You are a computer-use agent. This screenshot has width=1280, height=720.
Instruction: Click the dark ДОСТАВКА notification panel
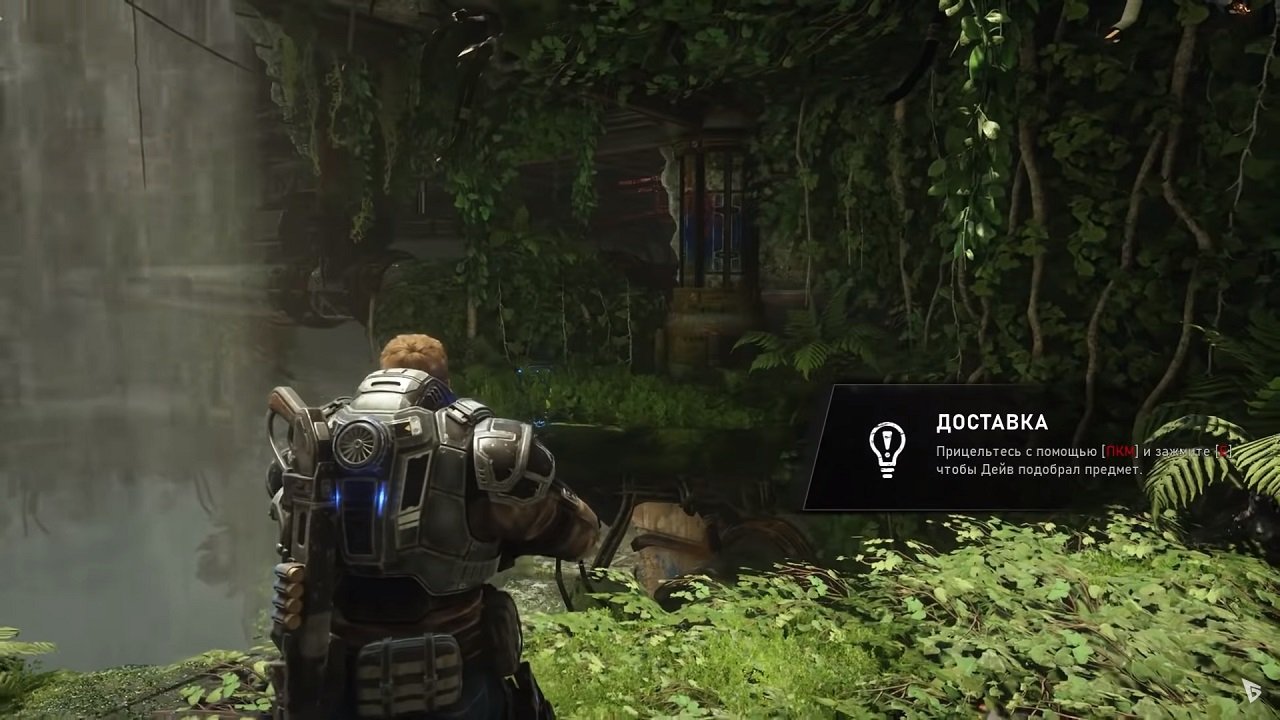point(1000,445)
